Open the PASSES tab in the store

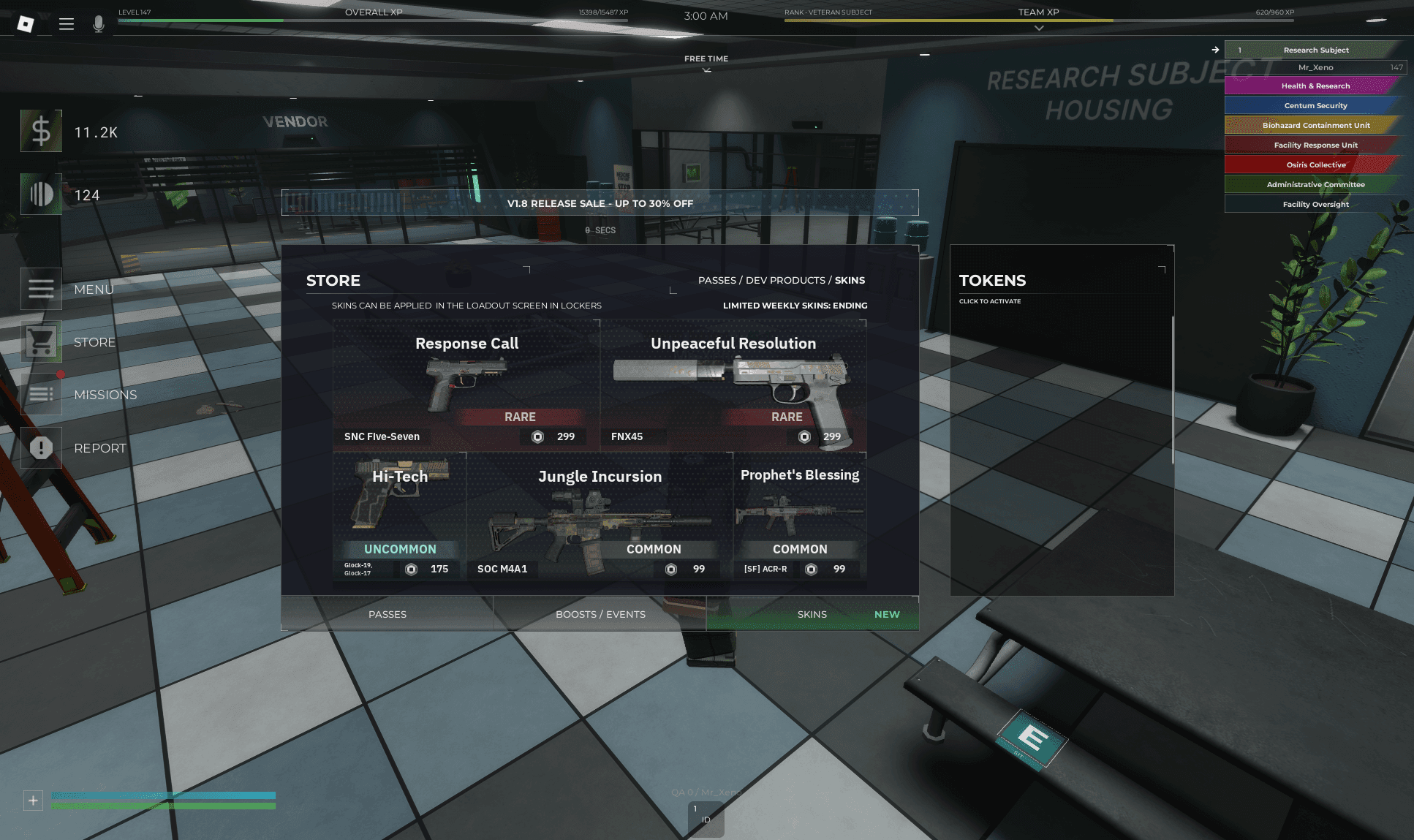(387, 613)
